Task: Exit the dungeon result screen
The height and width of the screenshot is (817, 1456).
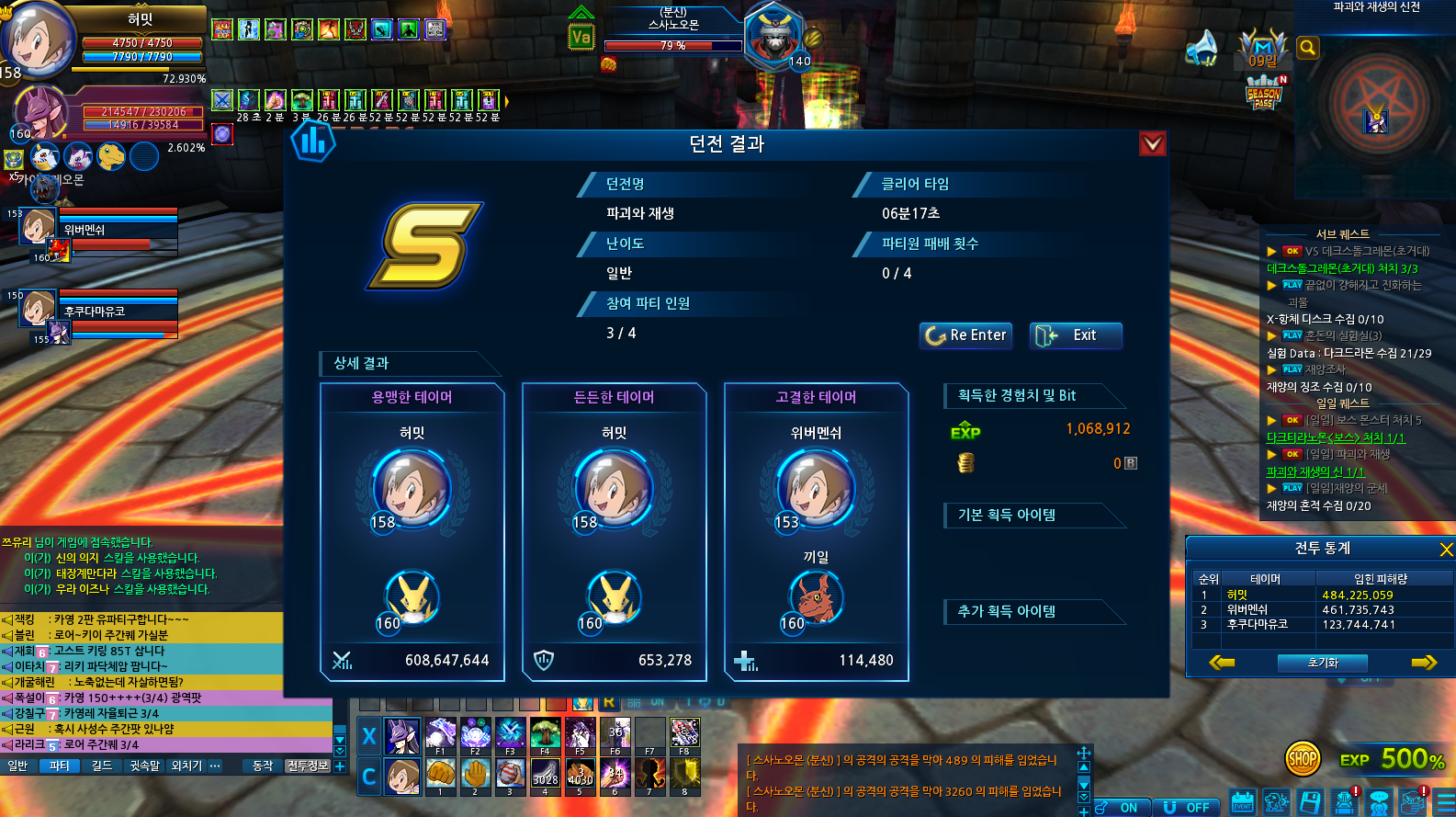Action: (x=1076, y=335)
